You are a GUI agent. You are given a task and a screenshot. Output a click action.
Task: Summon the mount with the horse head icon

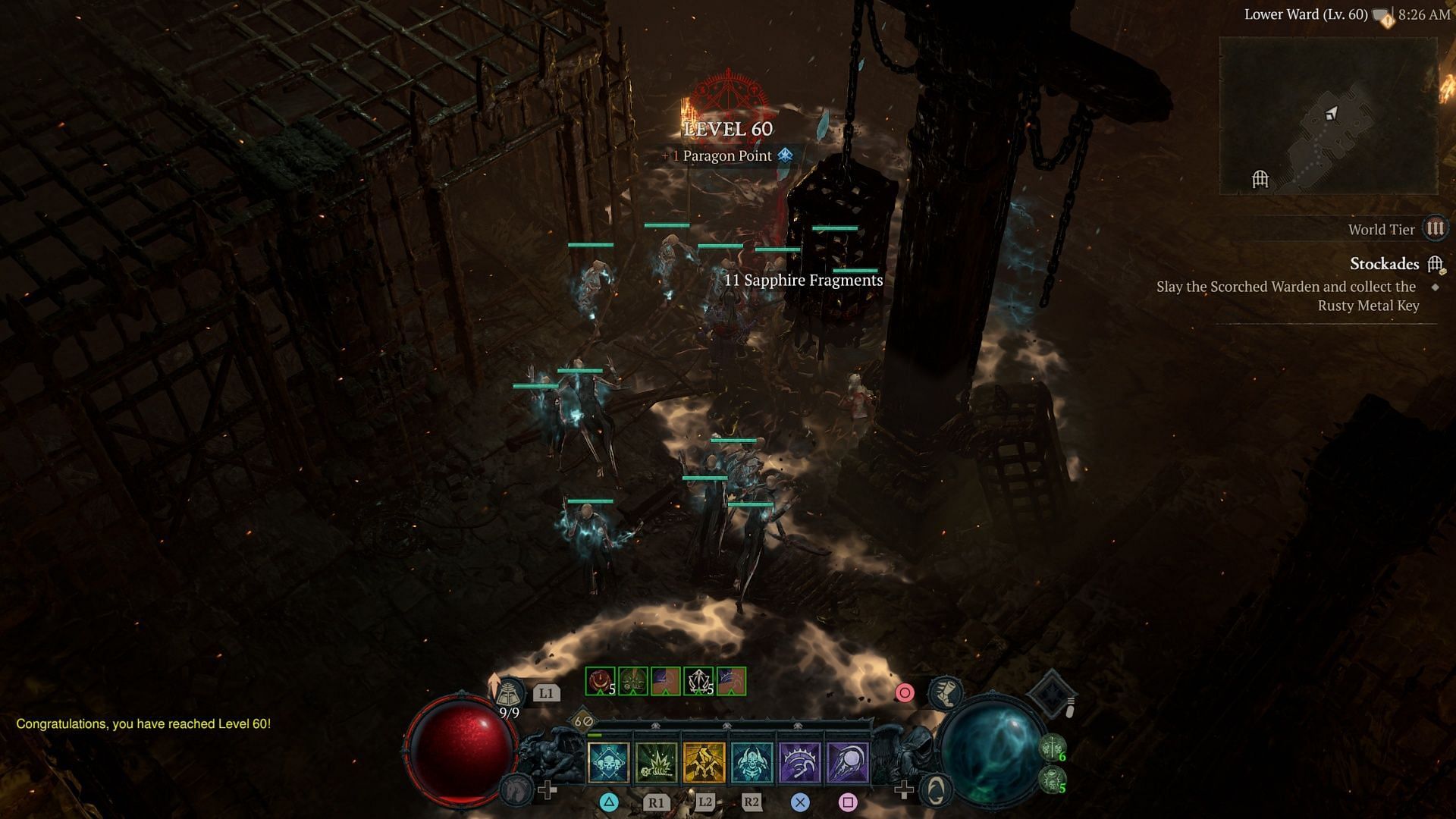(x=517, y=789)
